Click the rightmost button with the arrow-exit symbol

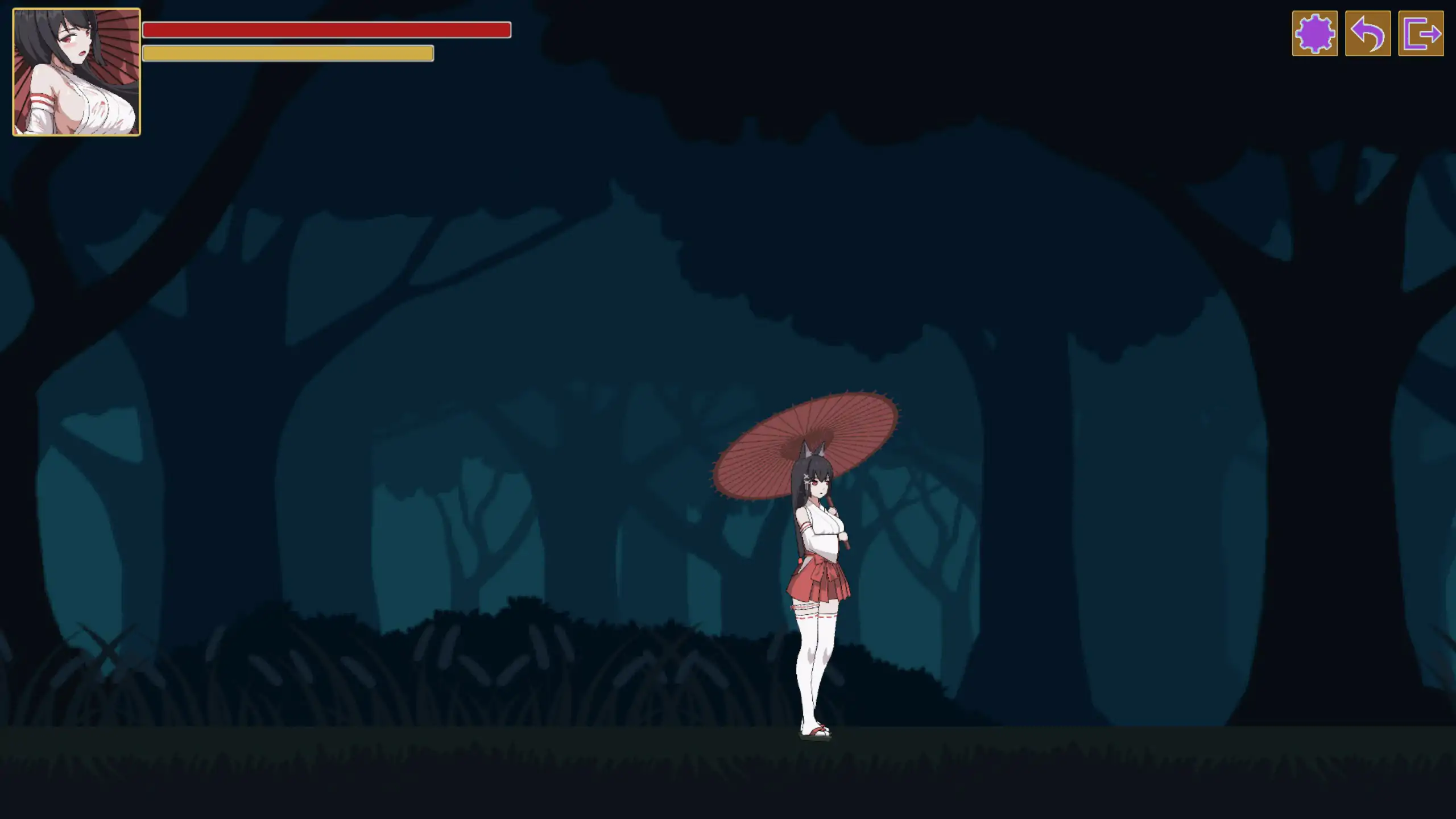(x=1422, y=35)
